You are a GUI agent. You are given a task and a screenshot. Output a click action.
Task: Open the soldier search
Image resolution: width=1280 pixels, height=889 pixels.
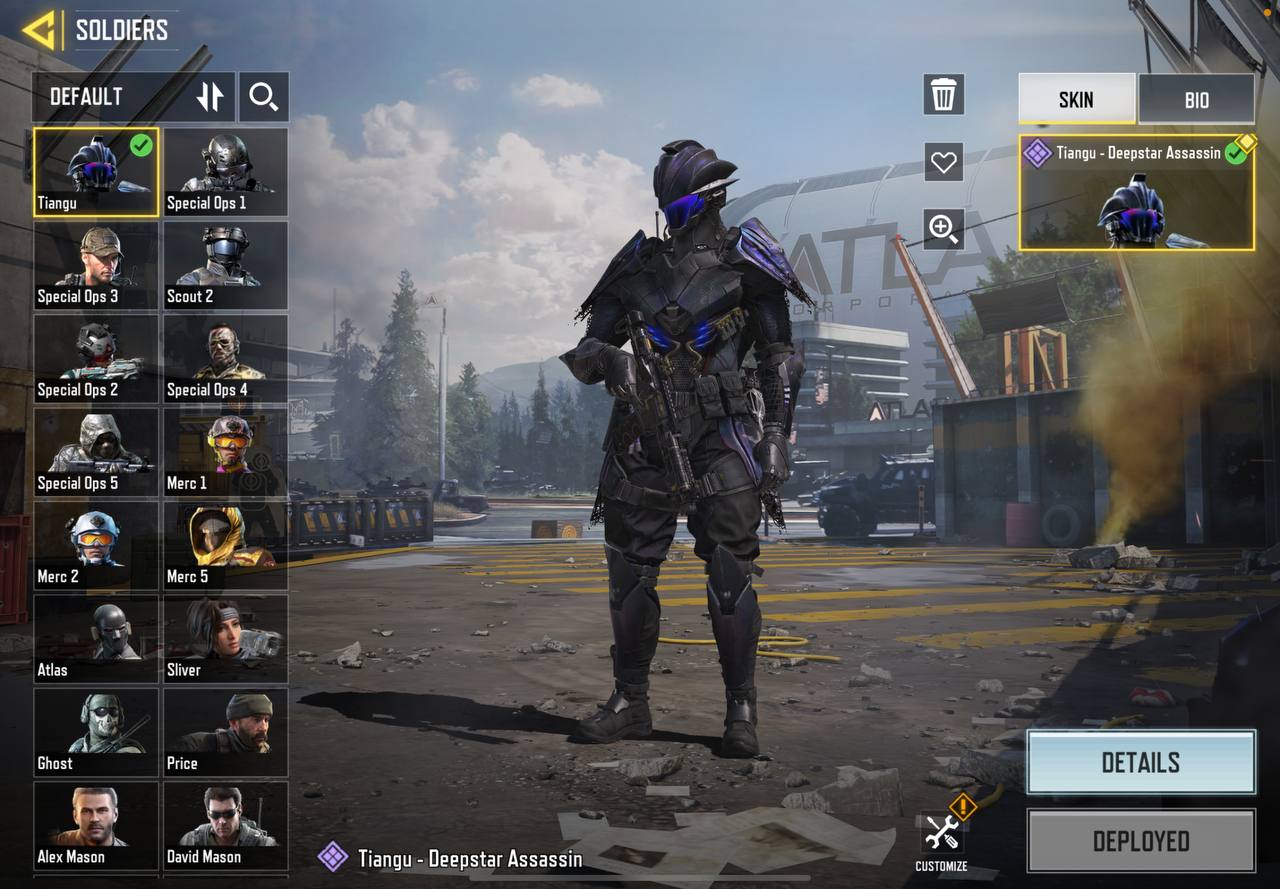tap(264, 97)
